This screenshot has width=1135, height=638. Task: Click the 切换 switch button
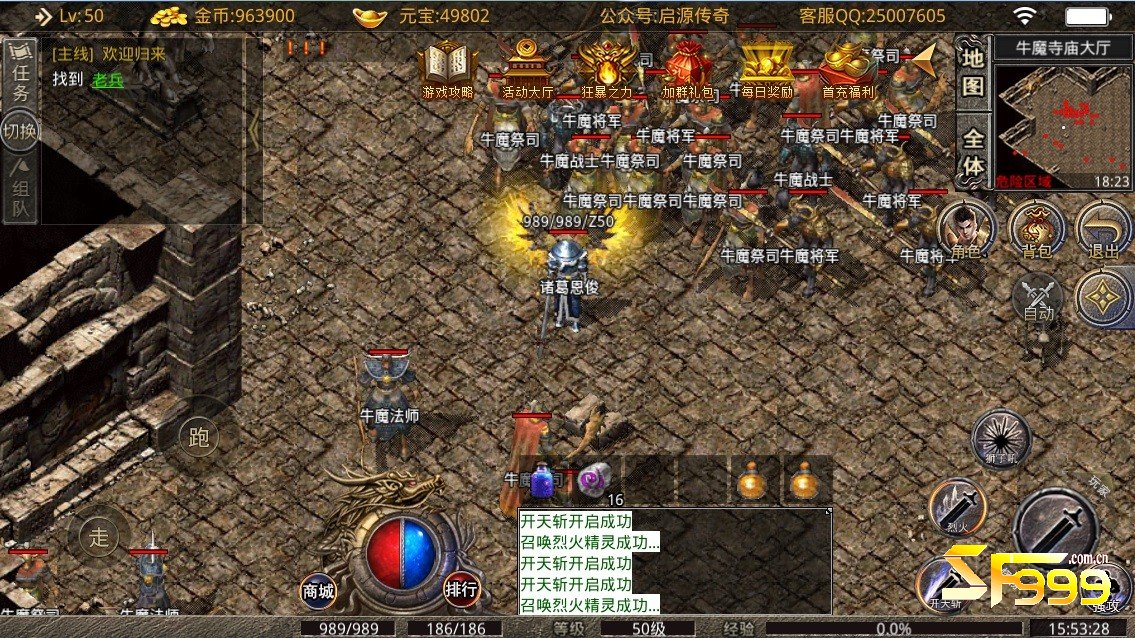coord(20,131)
